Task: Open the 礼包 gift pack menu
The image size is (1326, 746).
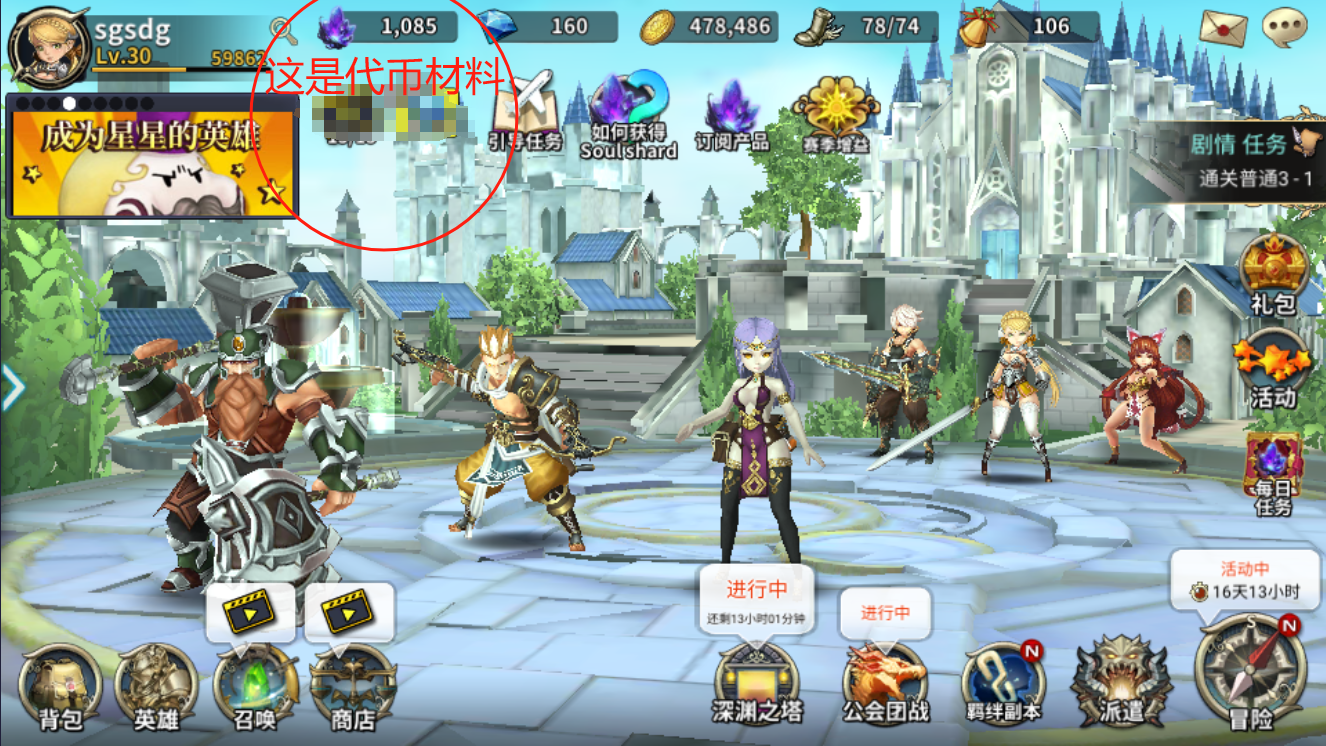Action: tap(1274, 275)
